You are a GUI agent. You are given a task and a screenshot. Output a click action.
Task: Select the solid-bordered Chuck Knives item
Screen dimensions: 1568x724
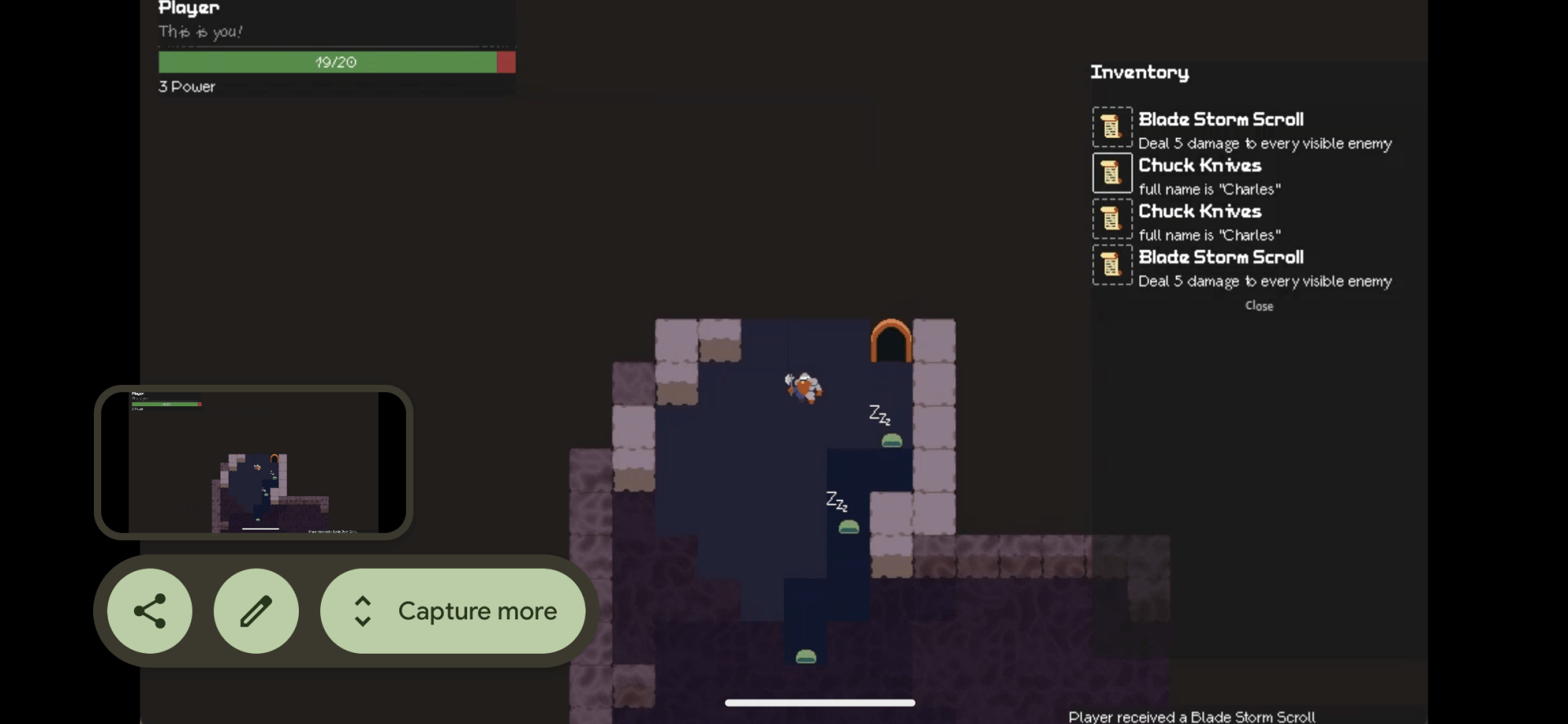(x=1112, y=173)
